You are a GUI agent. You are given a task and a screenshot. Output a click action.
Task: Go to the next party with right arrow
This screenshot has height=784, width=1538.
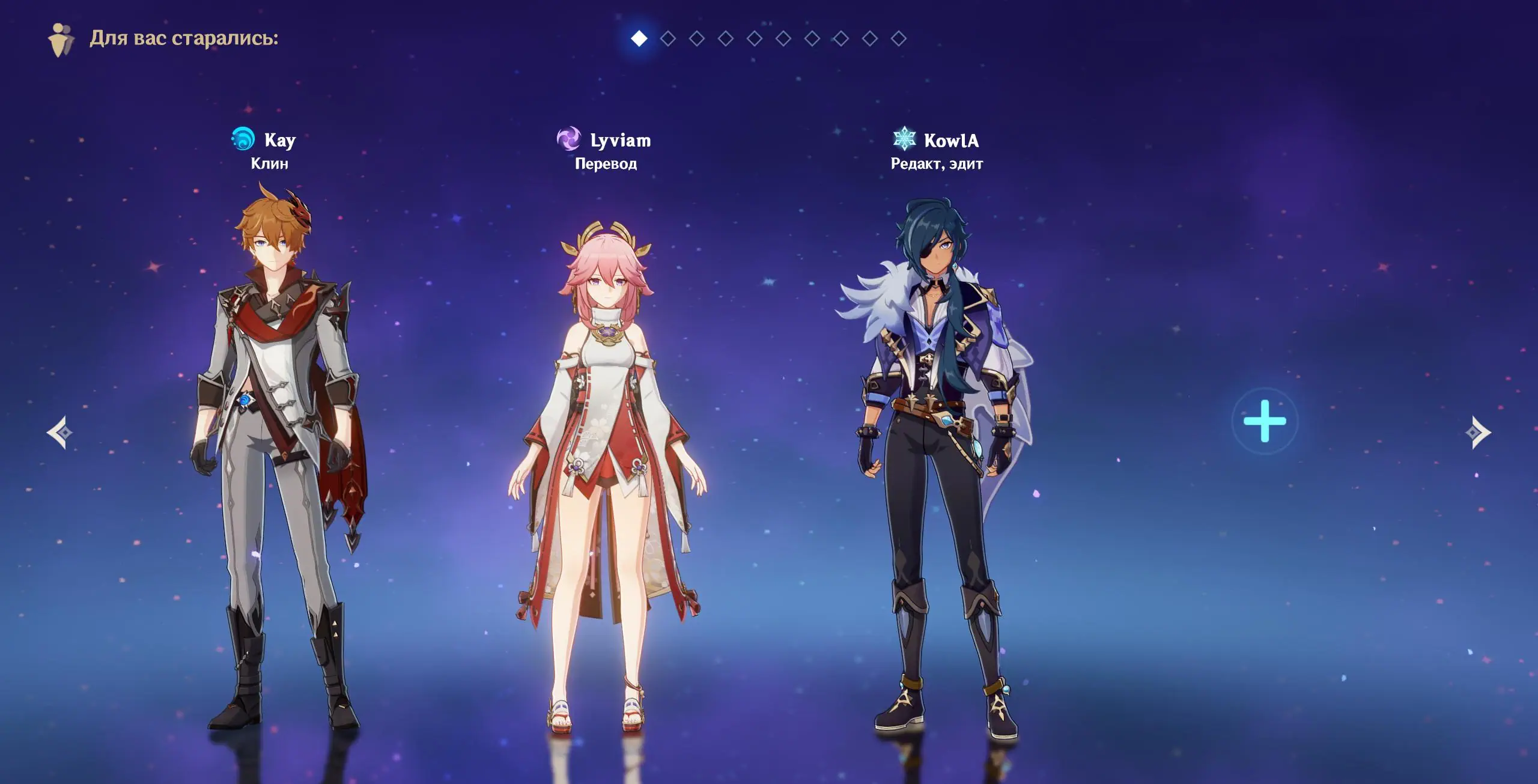1478,432
